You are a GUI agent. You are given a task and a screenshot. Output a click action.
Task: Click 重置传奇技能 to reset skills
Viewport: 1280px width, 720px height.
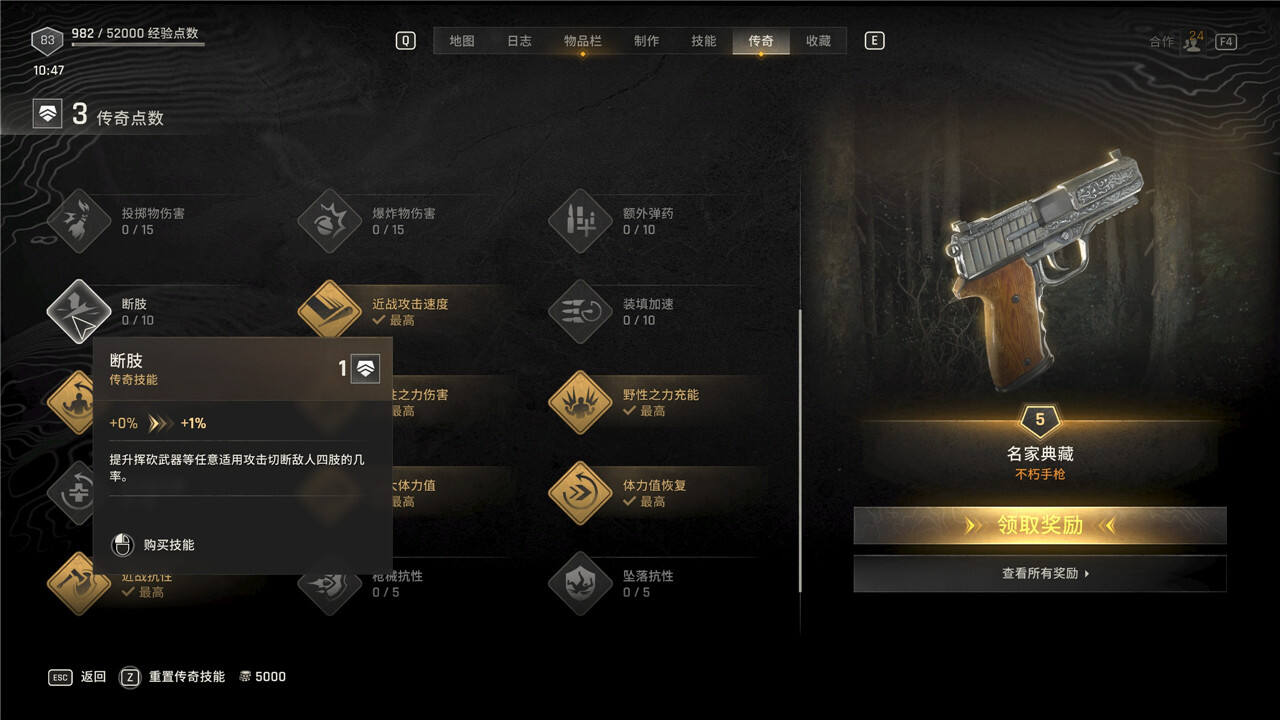click(186, 677)
